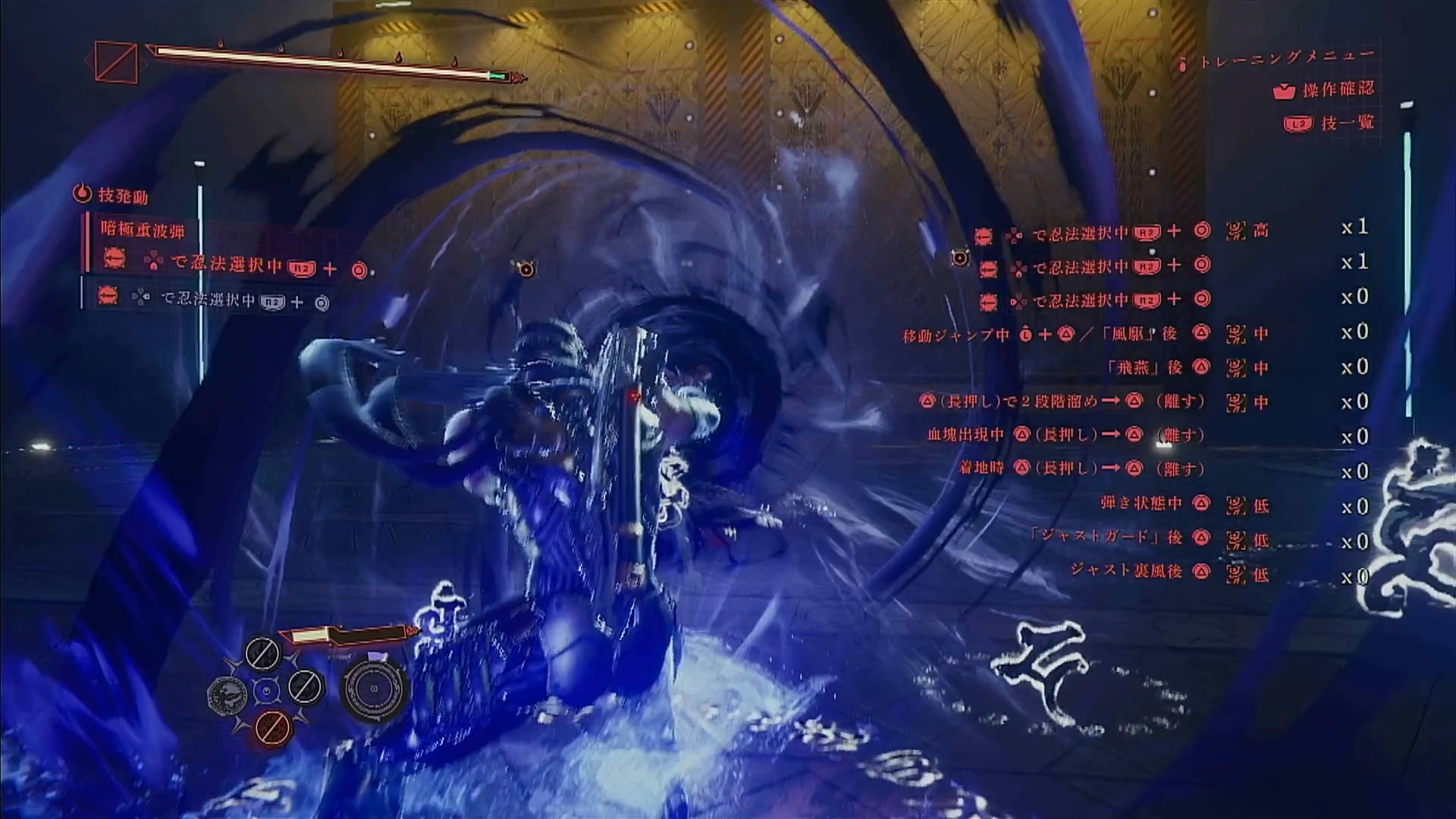Viewport: 1456px width, 819px height.
Task: Click the large circular ninpo gauge icon
Action: pyautogui.click(x=375, y=689)
